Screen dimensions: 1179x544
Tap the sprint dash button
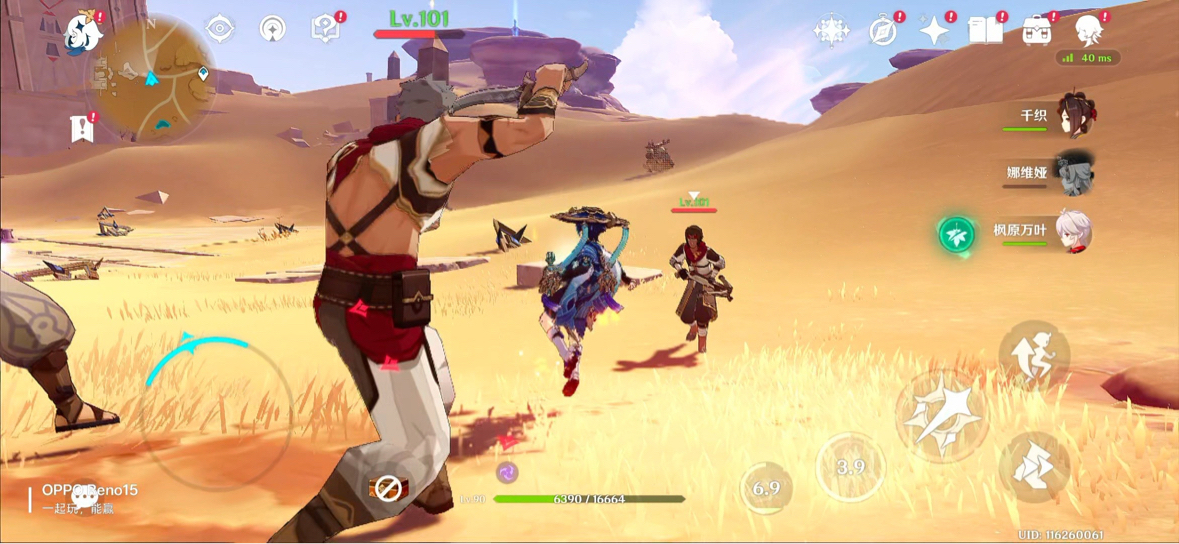[x=1034, y=468]
